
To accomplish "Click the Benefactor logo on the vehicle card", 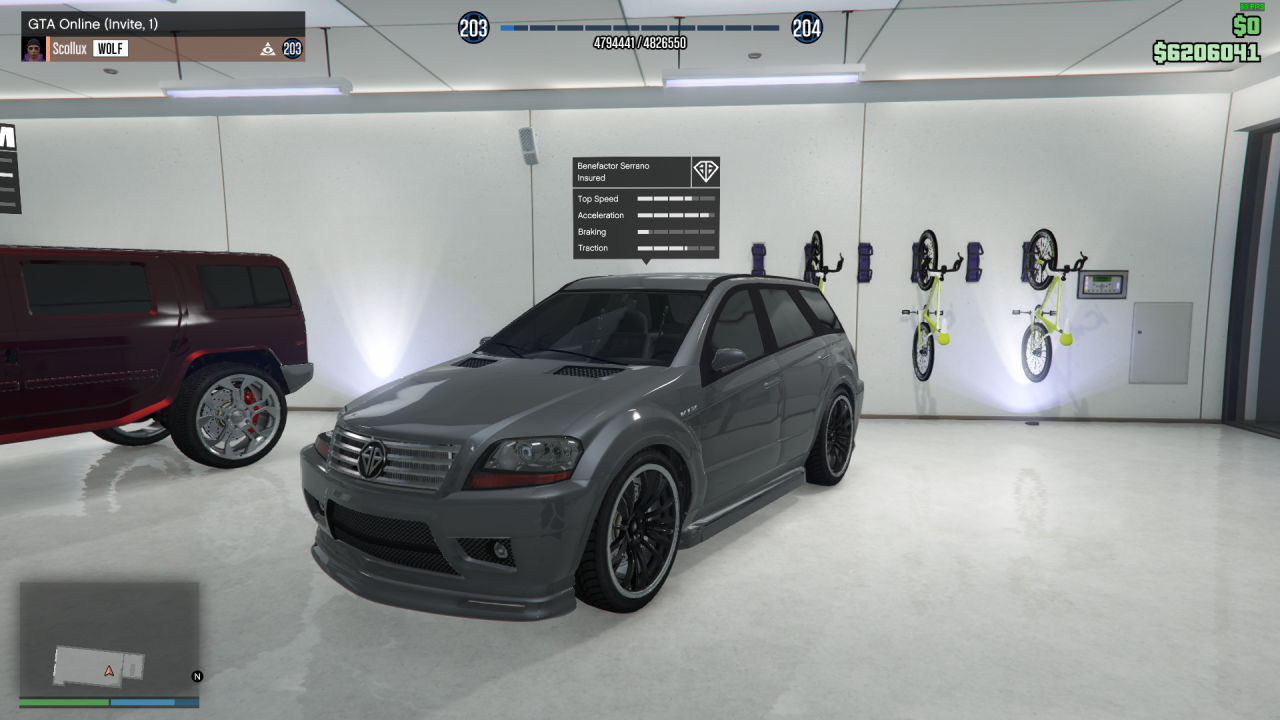I will 705,171.
